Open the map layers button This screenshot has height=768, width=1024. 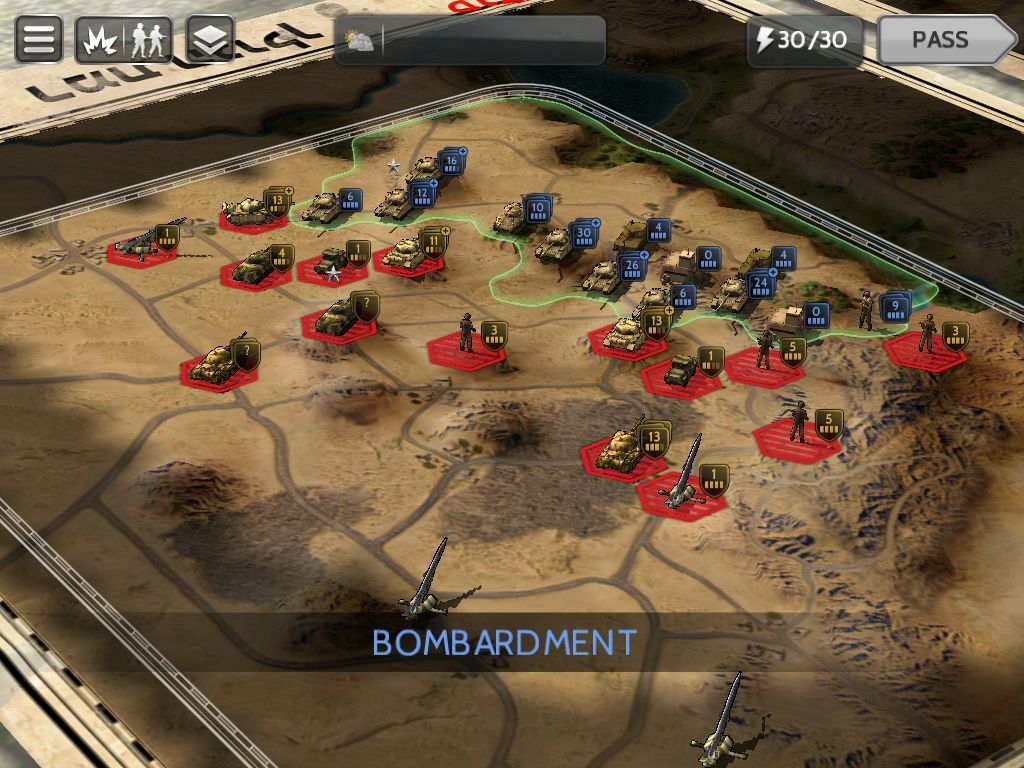click(x=210, y=40)
